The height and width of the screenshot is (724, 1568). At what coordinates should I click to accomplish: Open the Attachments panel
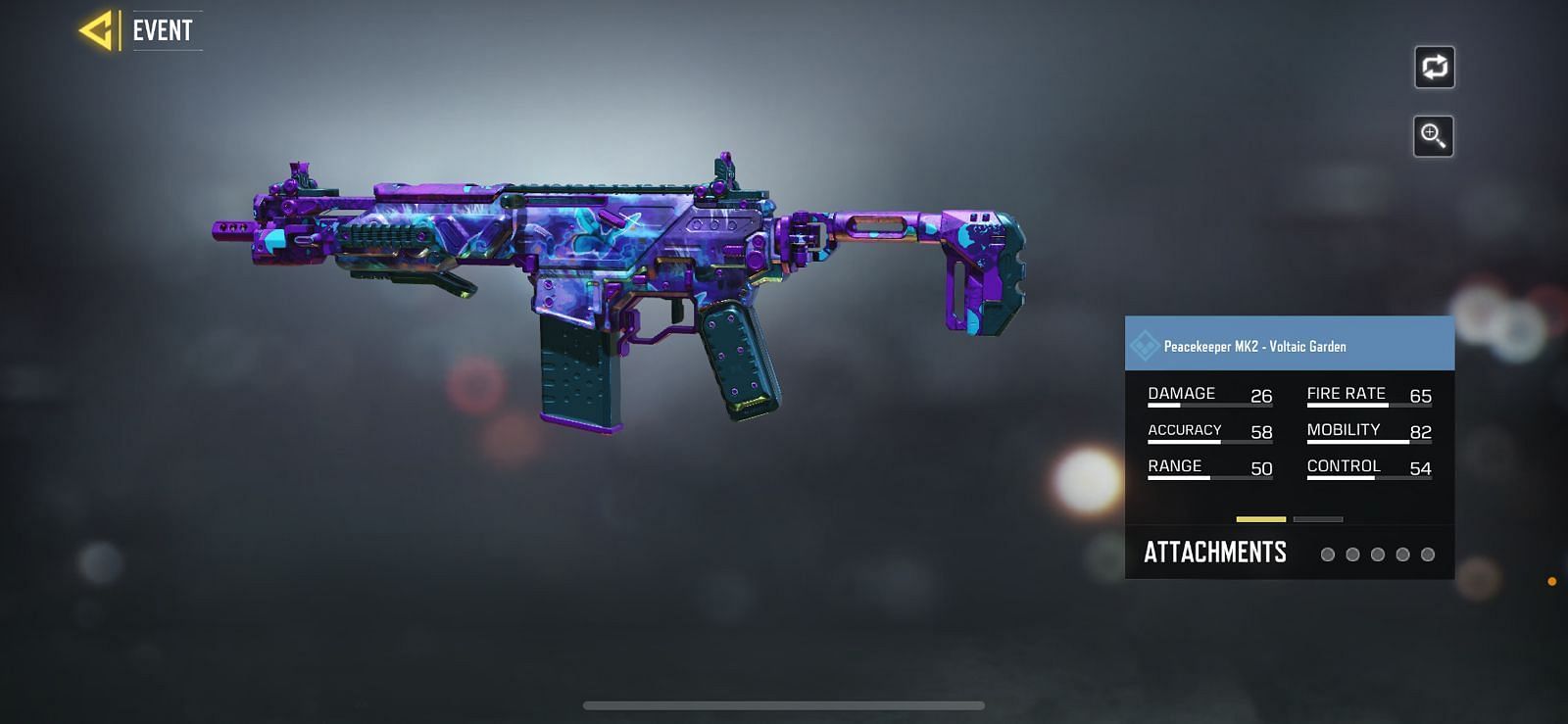tap(1215, 553)
